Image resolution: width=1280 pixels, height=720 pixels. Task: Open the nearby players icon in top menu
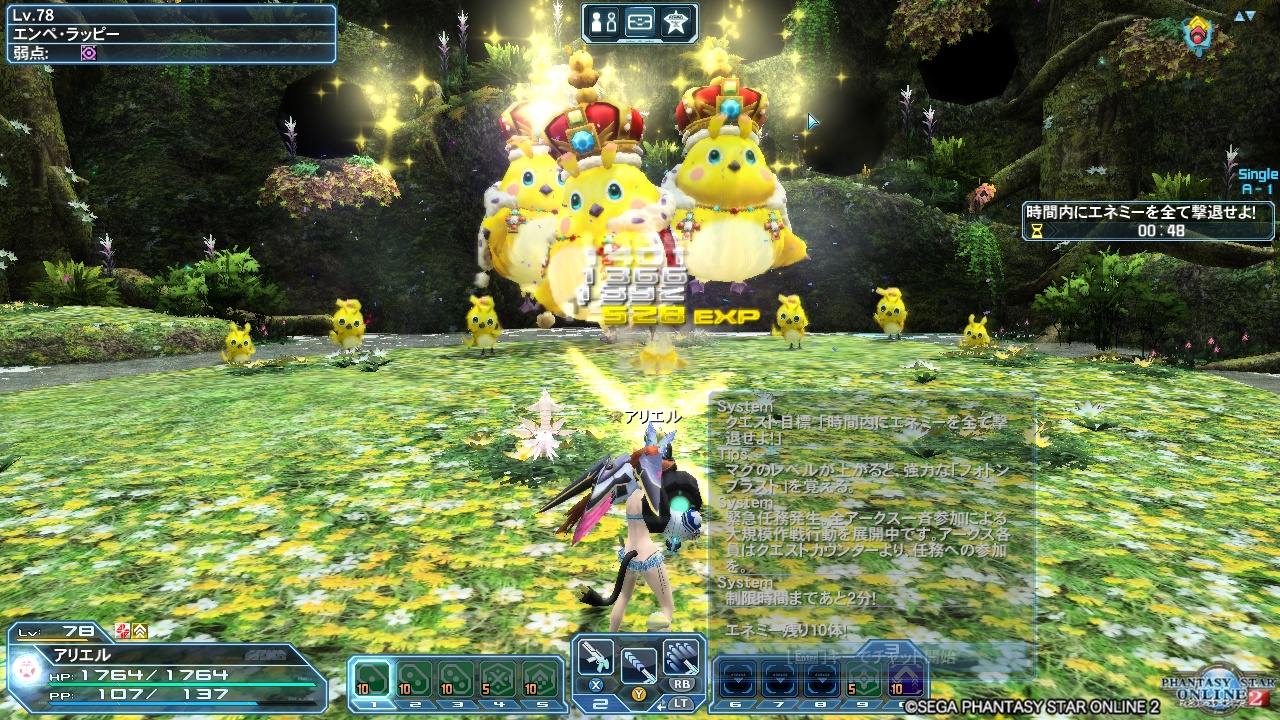coord(603,22)
